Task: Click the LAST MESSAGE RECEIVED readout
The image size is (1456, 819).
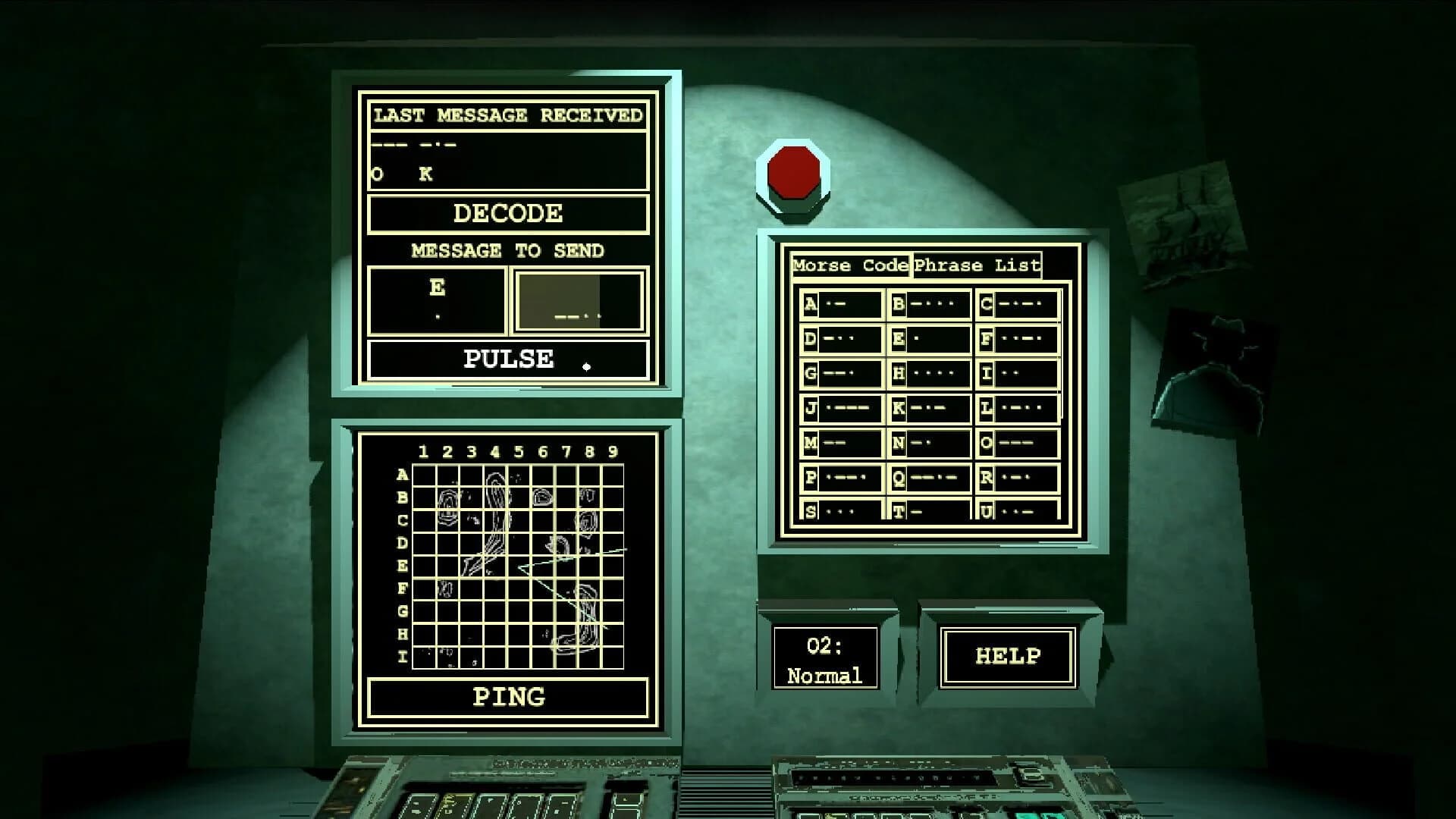Action: (507, 155)
